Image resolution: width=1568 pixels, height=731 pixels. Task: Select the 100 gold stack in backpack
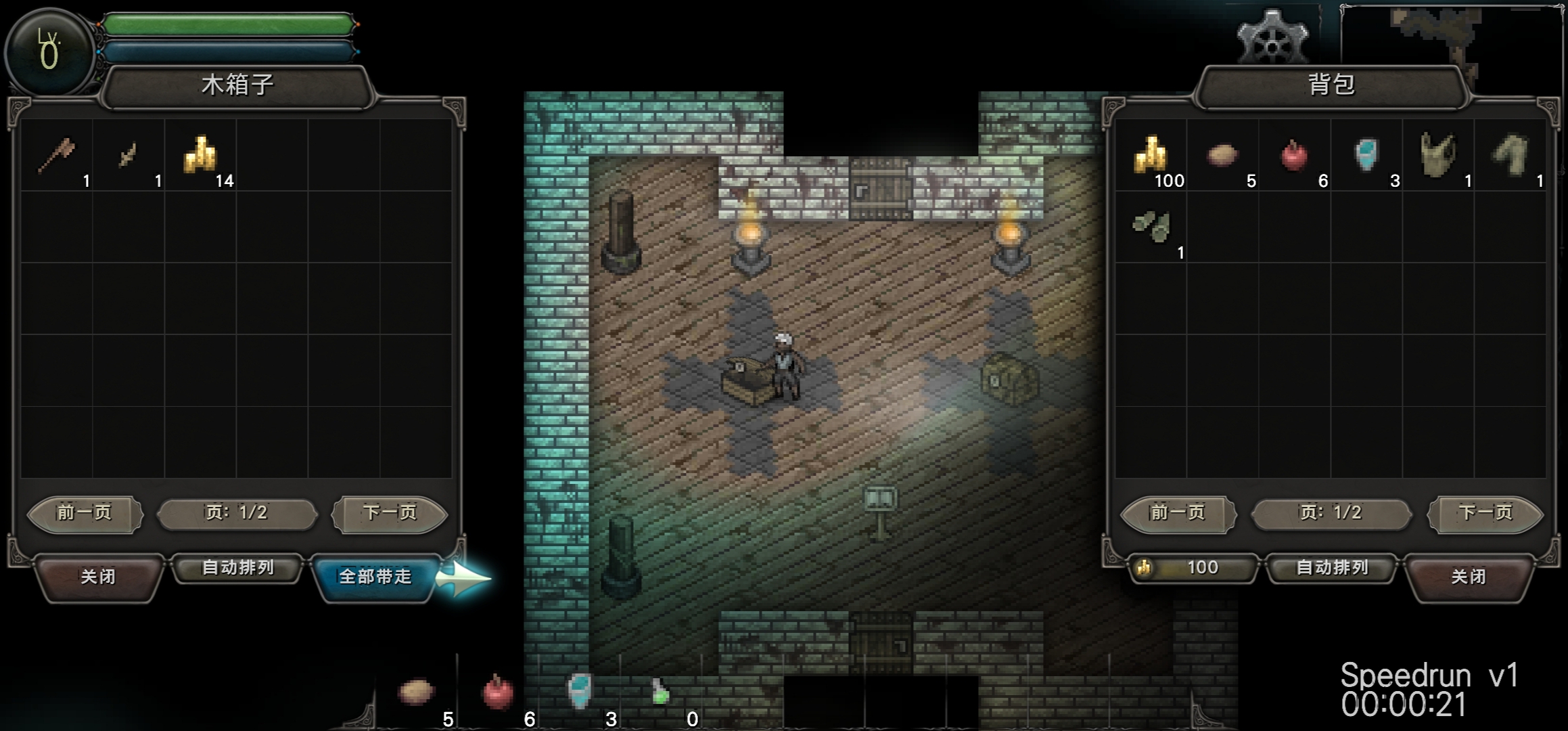(x=1151, y=156)
